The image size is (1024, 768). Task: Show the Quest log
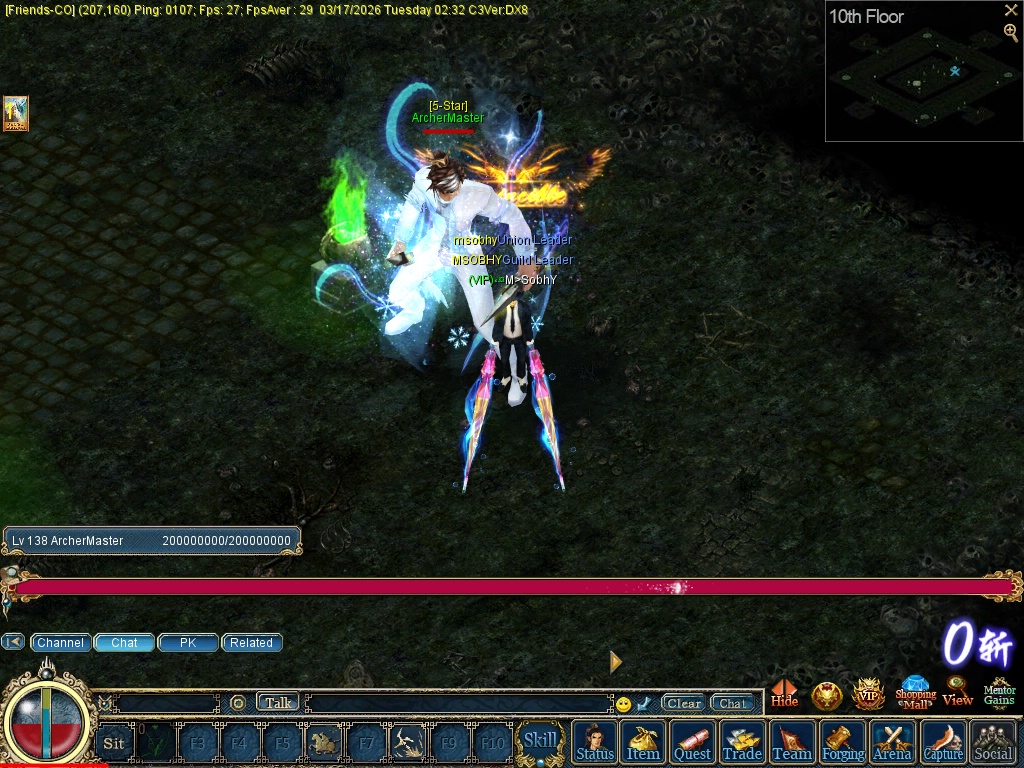pyautogui.click(x=692, y=742)
